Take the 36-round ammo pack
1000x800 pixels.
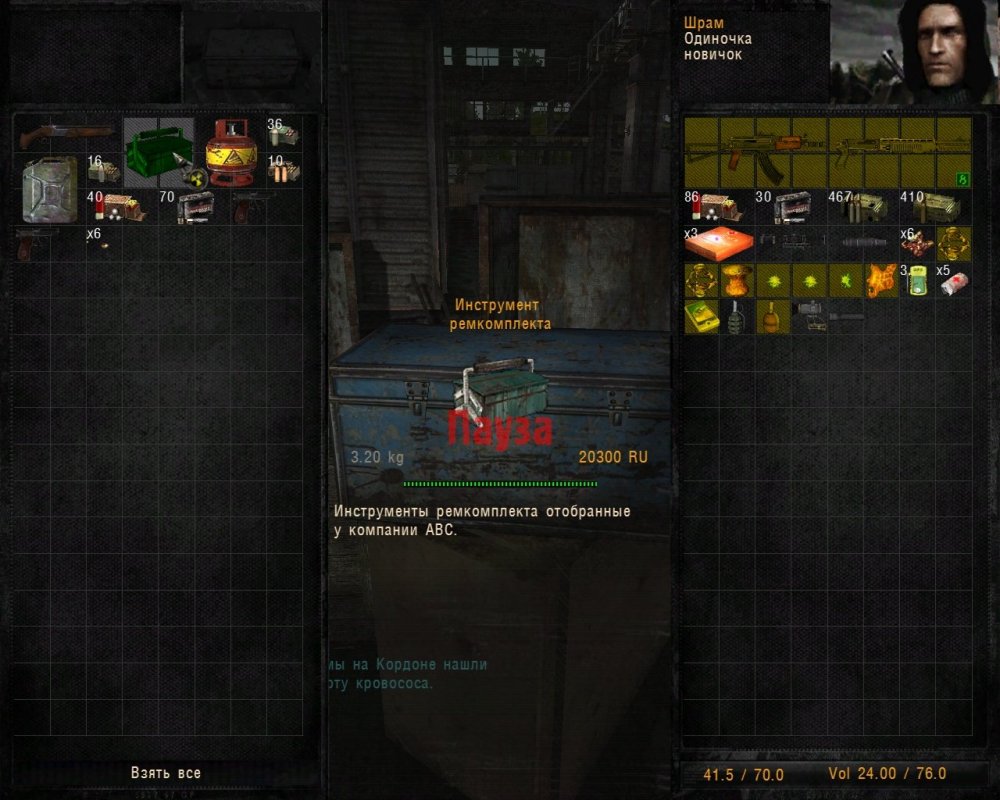coord(283,134)
